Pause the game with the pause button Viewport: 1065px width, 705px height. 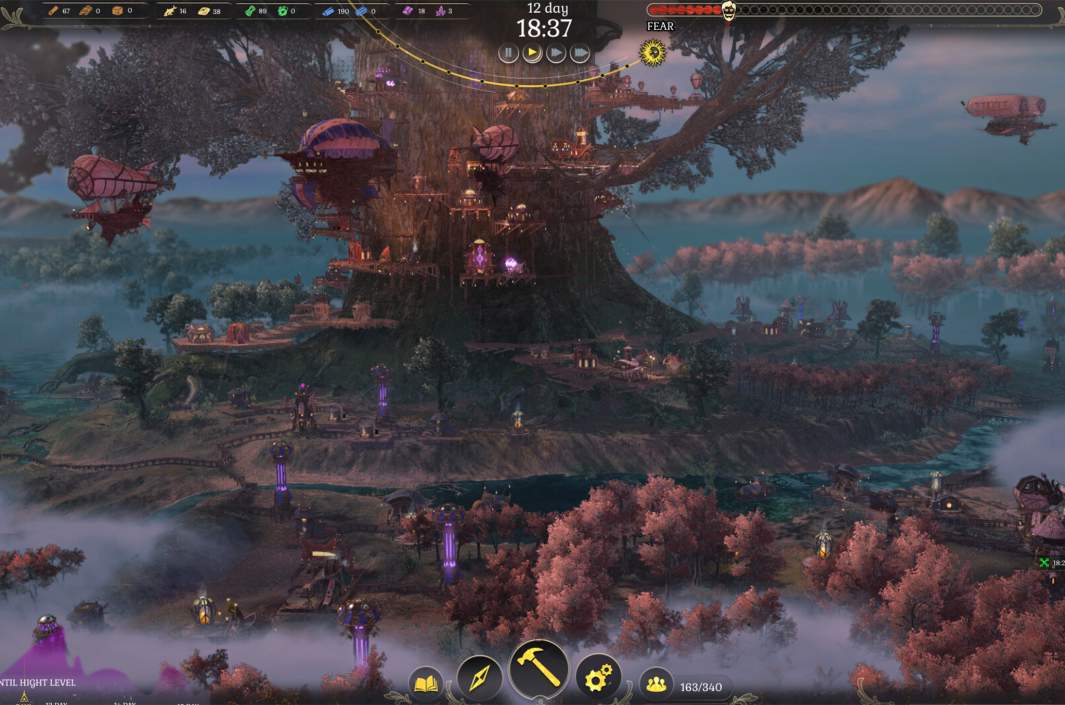(508, 53)
